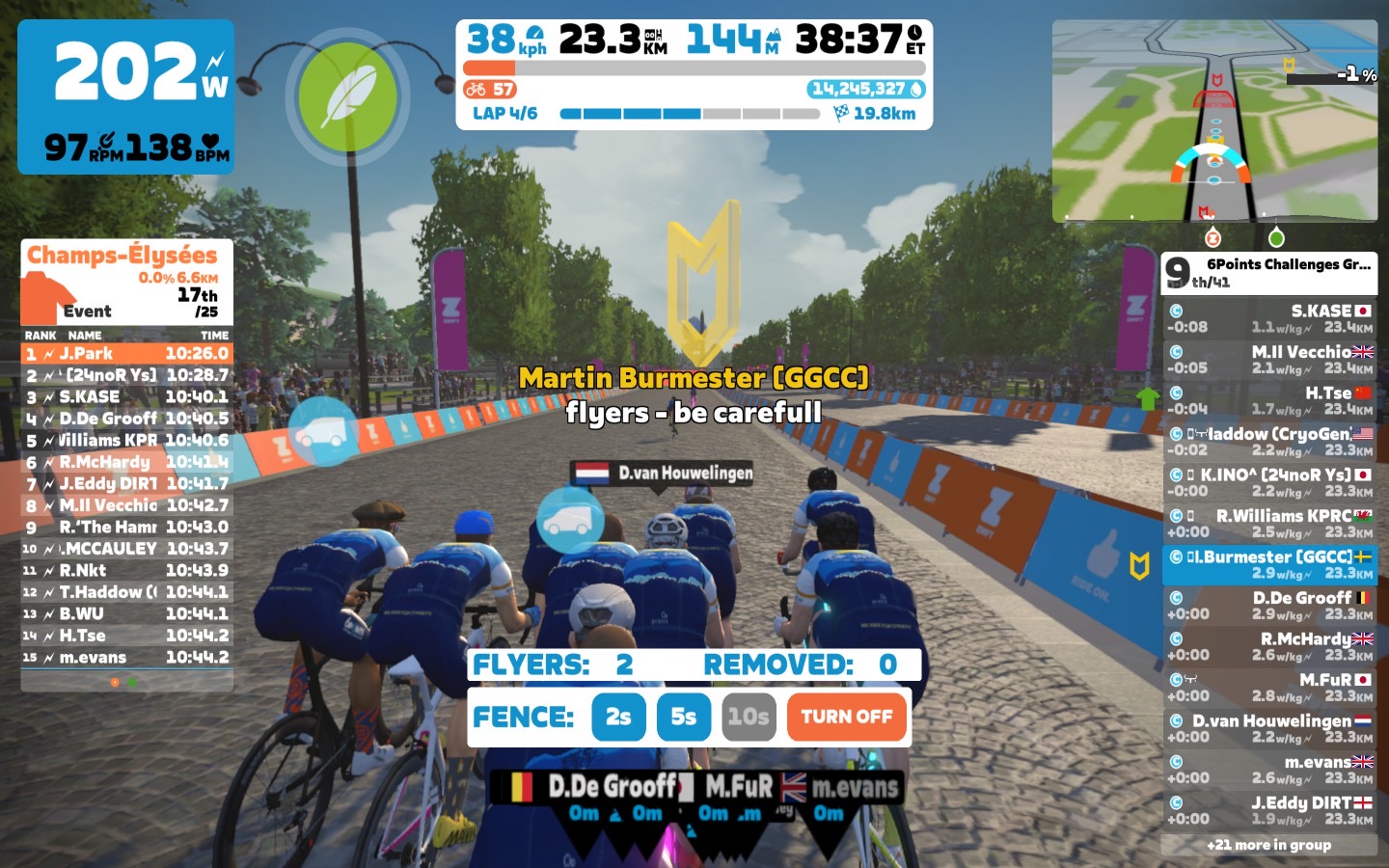
Task: Pick J.Eddy DIRT in riders list
Action: (1268, 810)
